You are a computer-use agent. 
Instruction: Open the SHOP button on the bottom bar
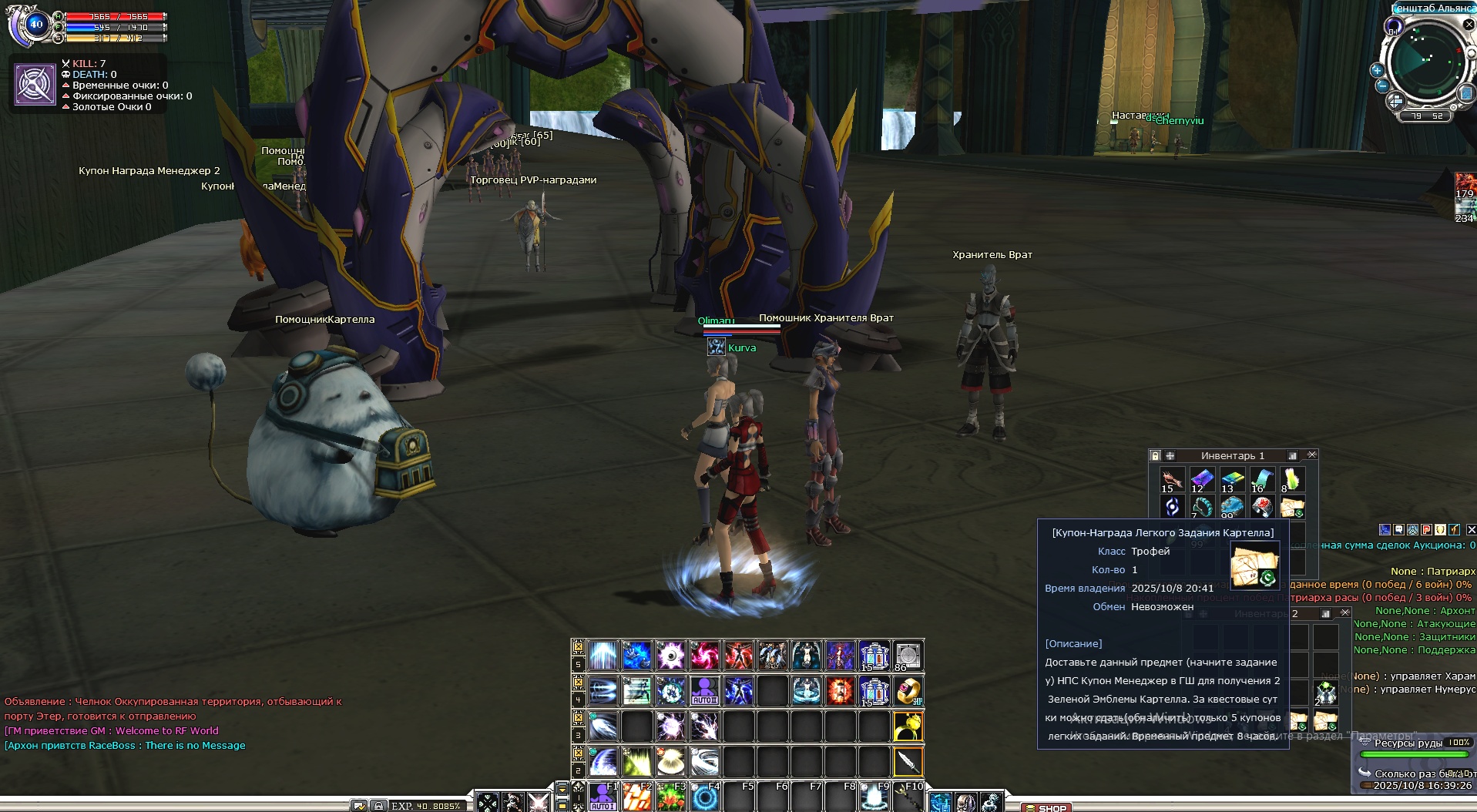click(1046, 807)
